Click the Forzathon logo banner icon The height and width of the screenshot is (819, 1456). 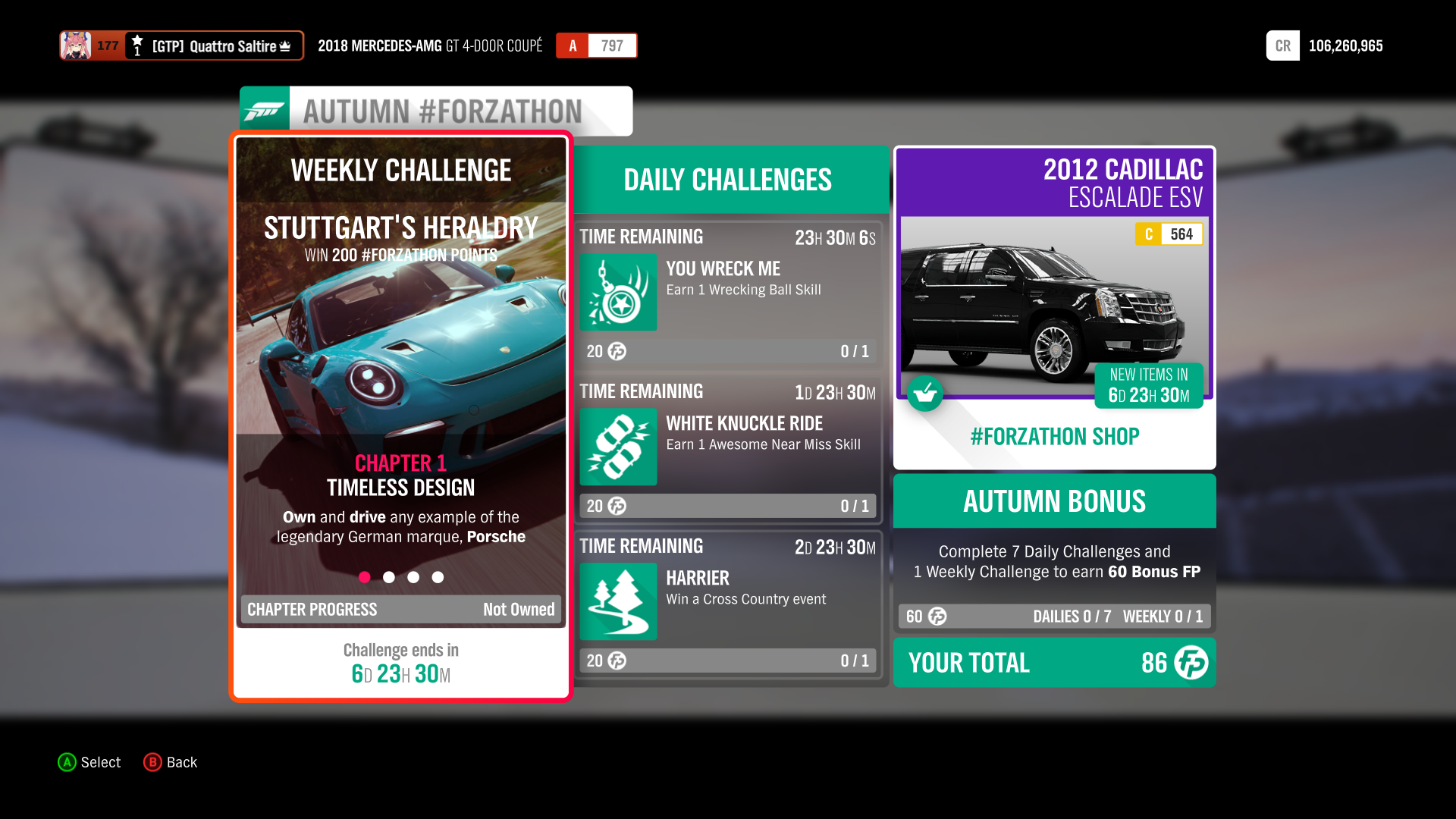point(265,110)
